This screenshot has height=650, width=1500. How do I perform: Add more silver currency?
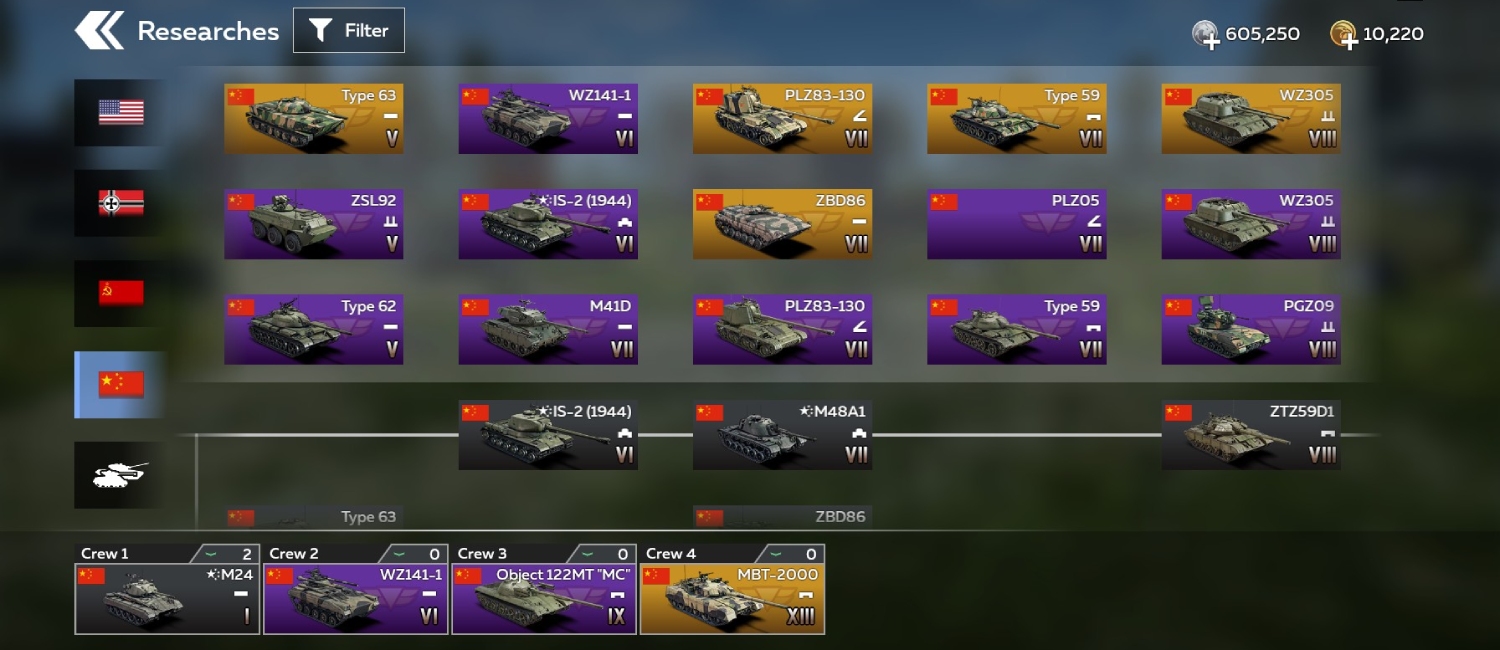(1207, 35)
